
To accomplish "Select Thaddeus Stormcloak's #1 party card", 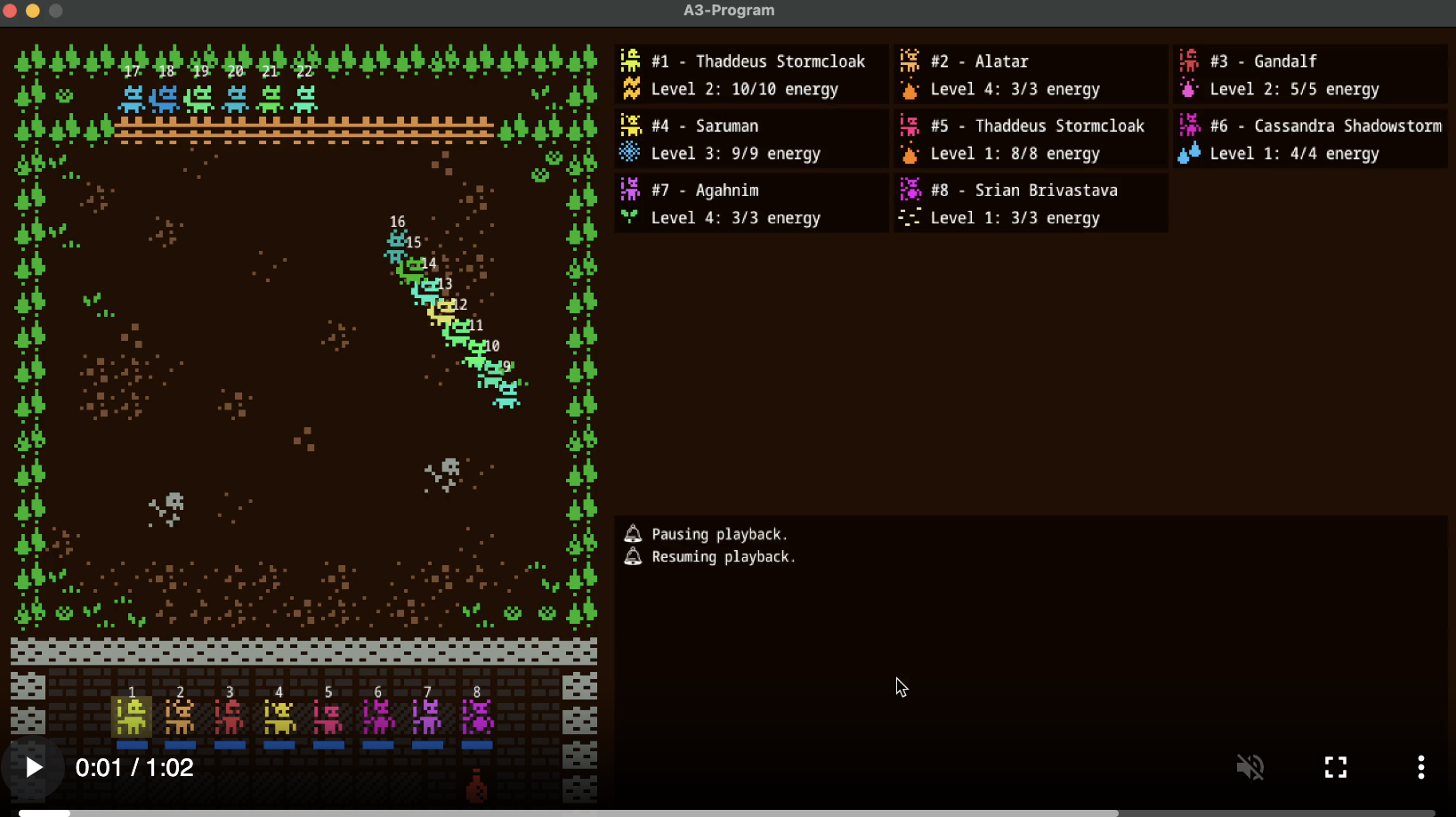I will click(x=751, y=76).
